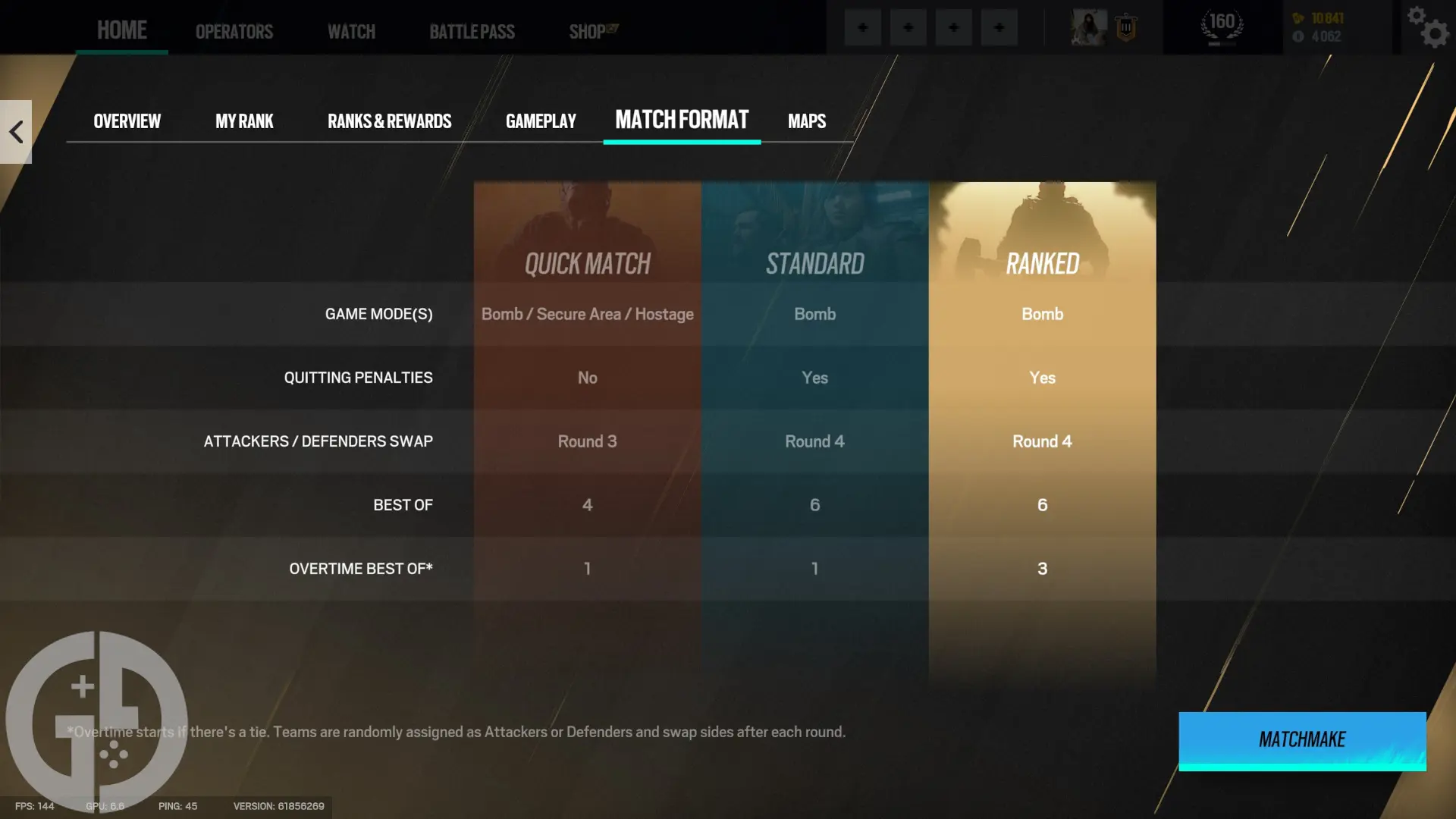
Task: Select the first plus squad invite slot
Action: 862,27
